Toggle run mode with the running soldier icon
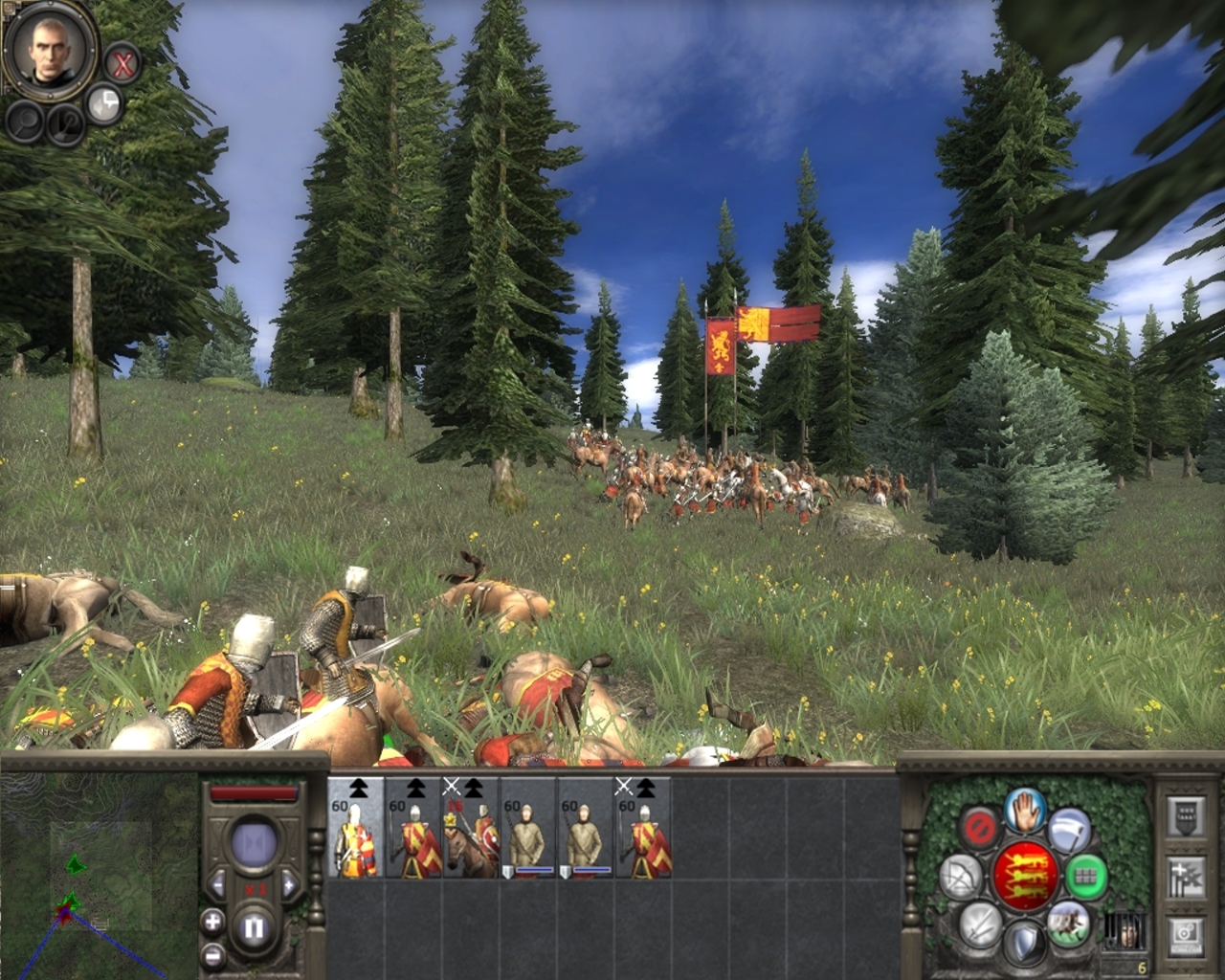This screenshot has width=1225, height=980. (1068, 922)
